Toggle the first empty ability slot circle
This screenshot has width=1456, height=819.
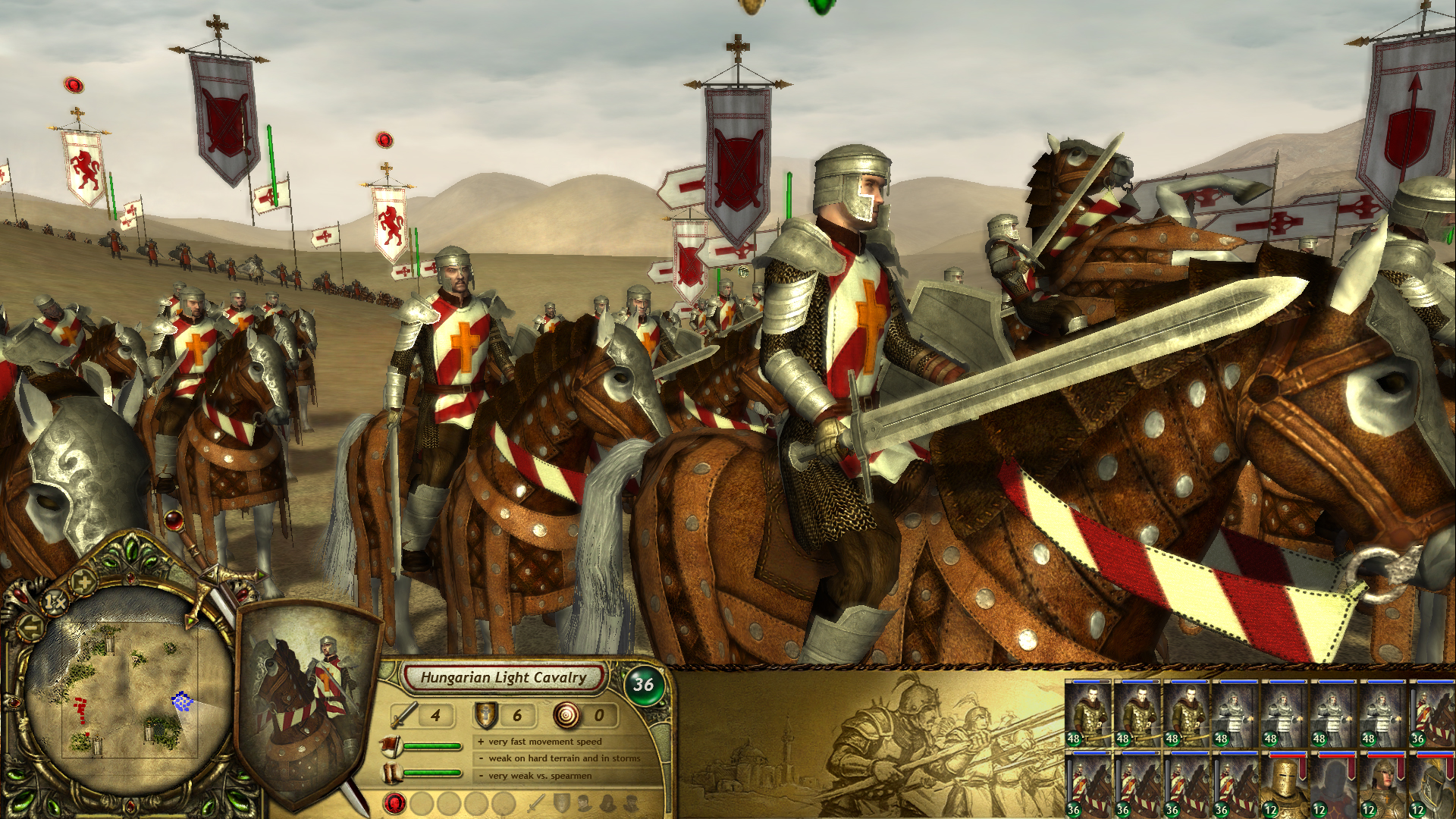tap(423, 805)
